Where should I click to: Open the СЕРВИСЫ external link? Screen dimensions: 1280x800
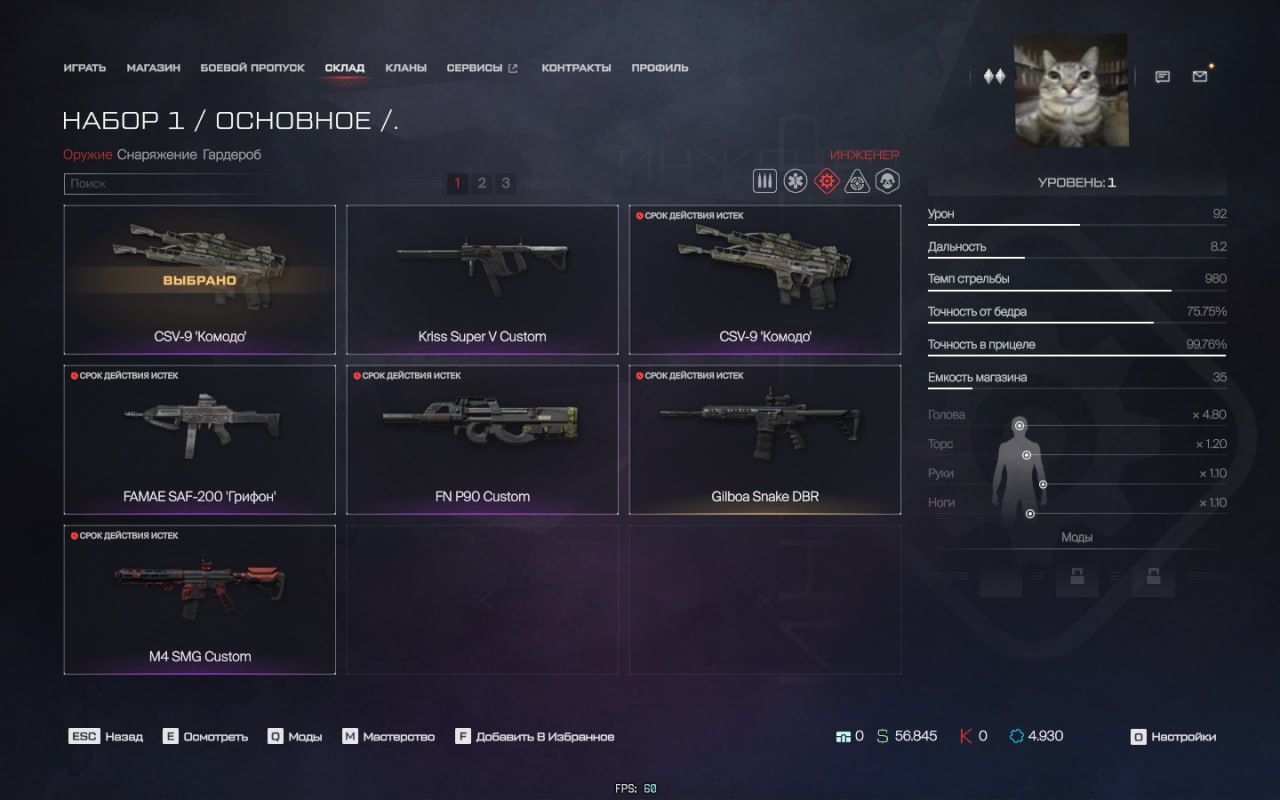pyautogui.click(x=481, y=68)
